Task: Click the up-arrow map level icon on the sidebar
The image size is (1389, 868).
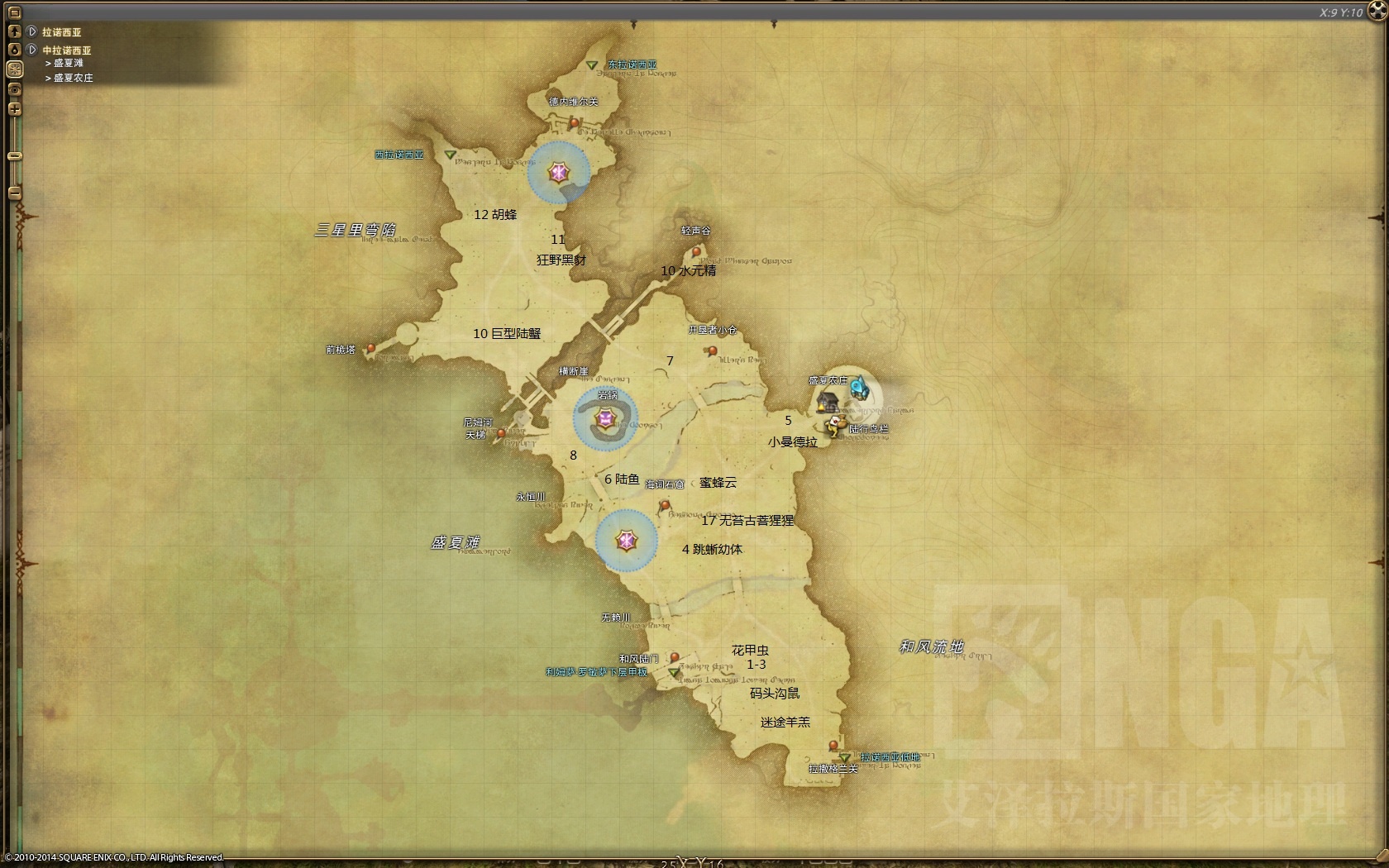Action: click(x=14, y=31)
